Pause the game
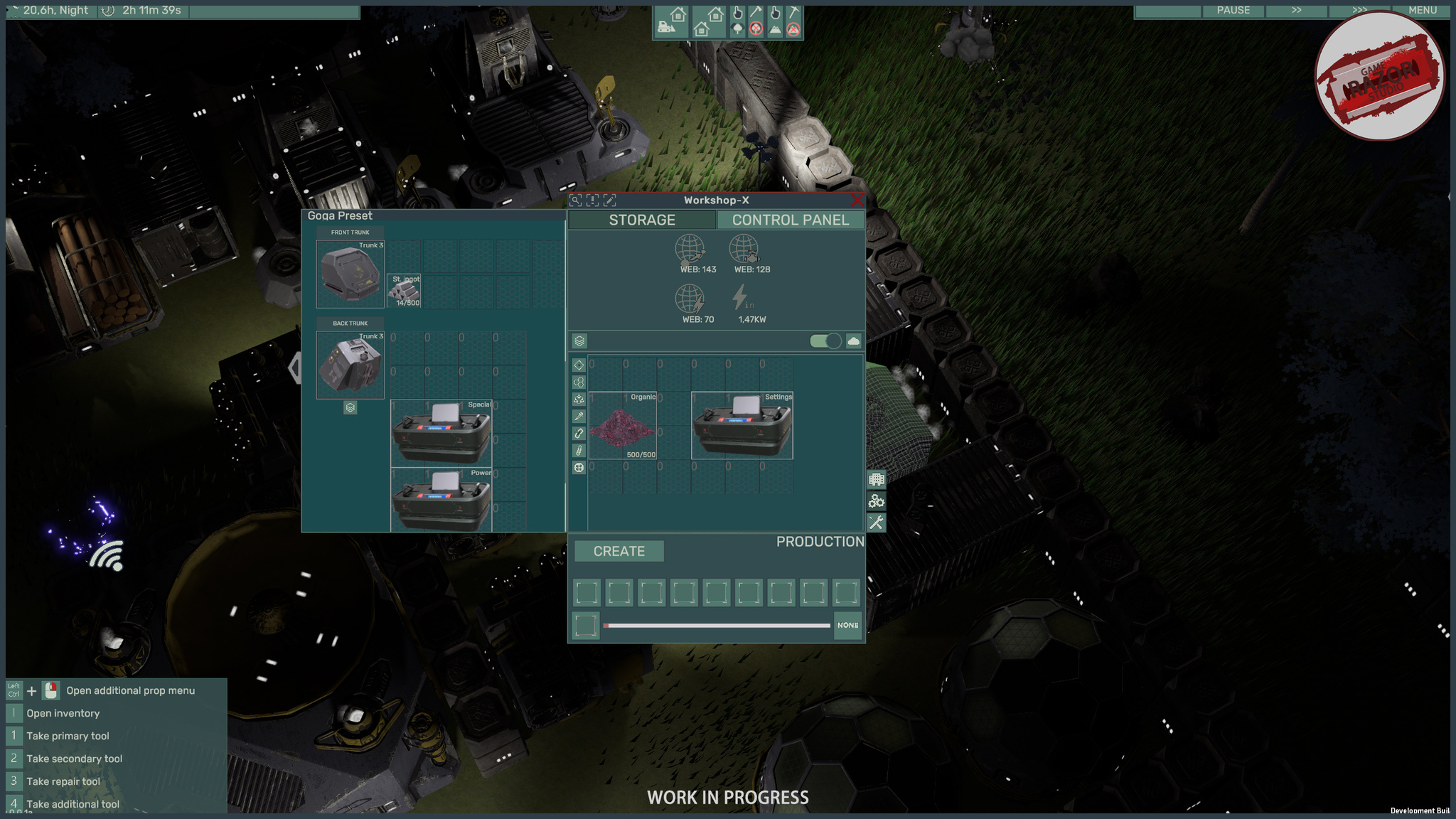Image resolution: width=1456 pixels, height=819 pixels. [x=1233, y=11]
